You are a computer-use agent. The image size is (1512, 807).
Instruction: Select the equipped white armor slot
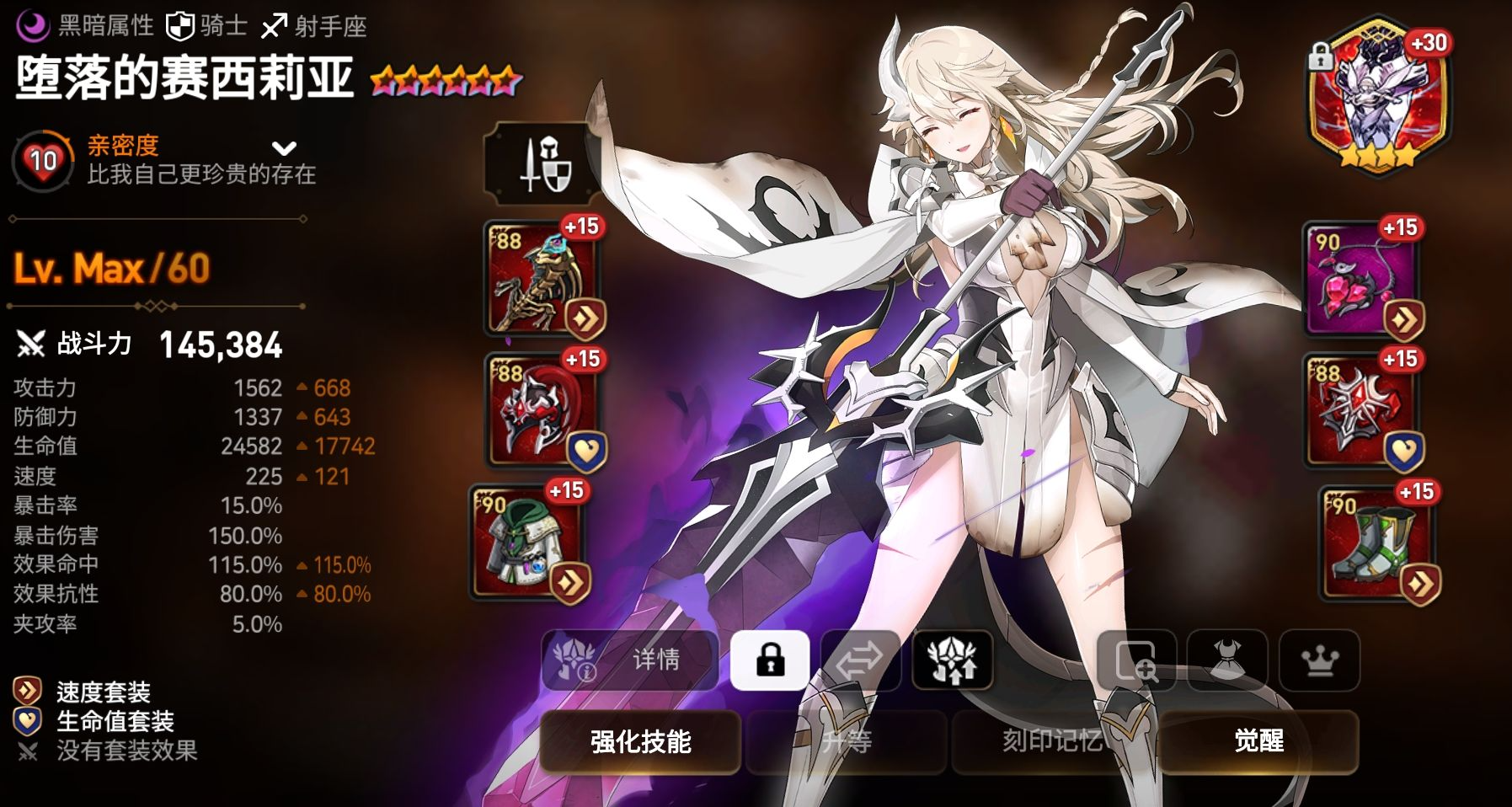tap(526, 542)
